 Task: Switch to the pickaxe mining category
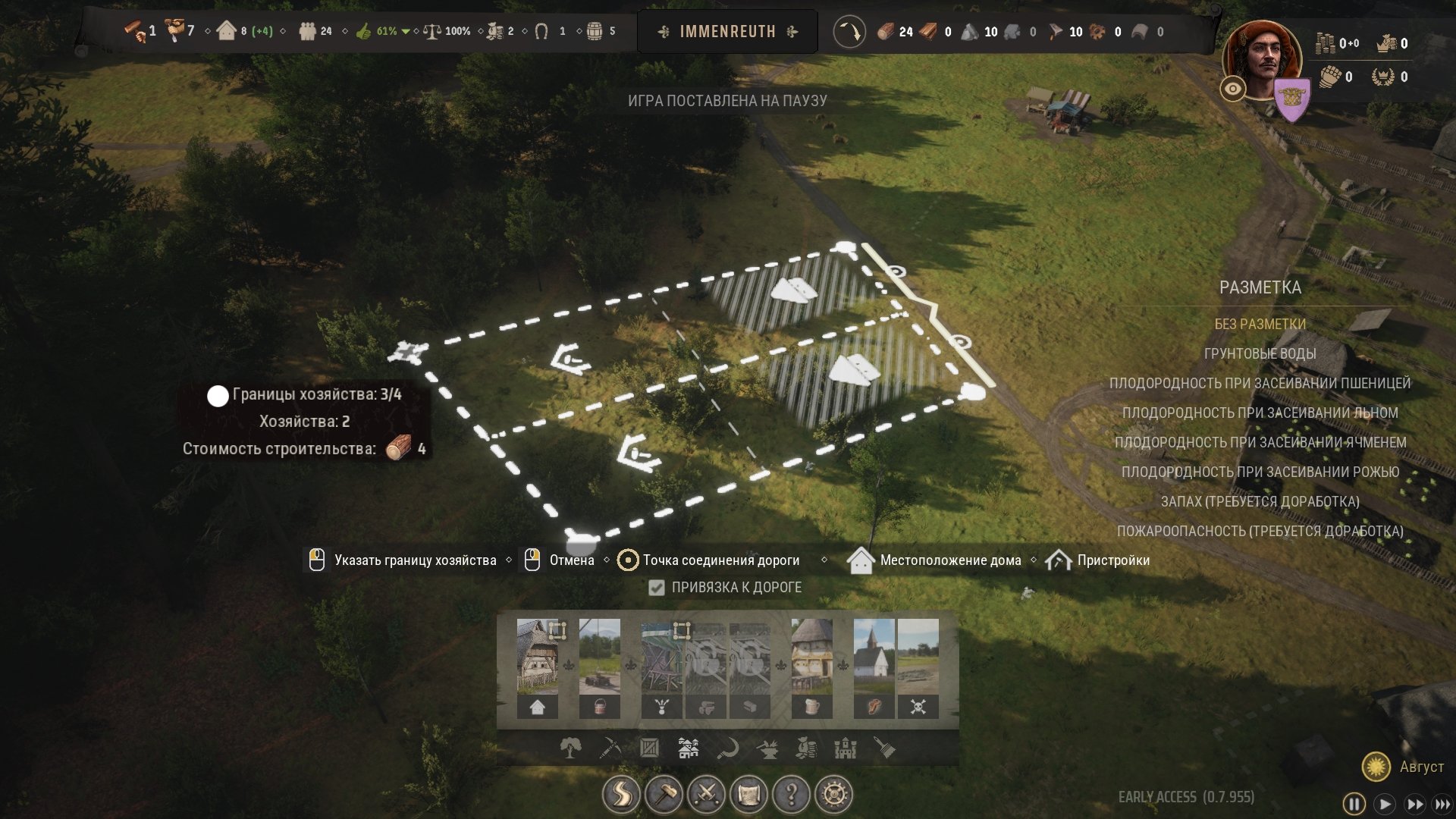(x=610, y=748)
